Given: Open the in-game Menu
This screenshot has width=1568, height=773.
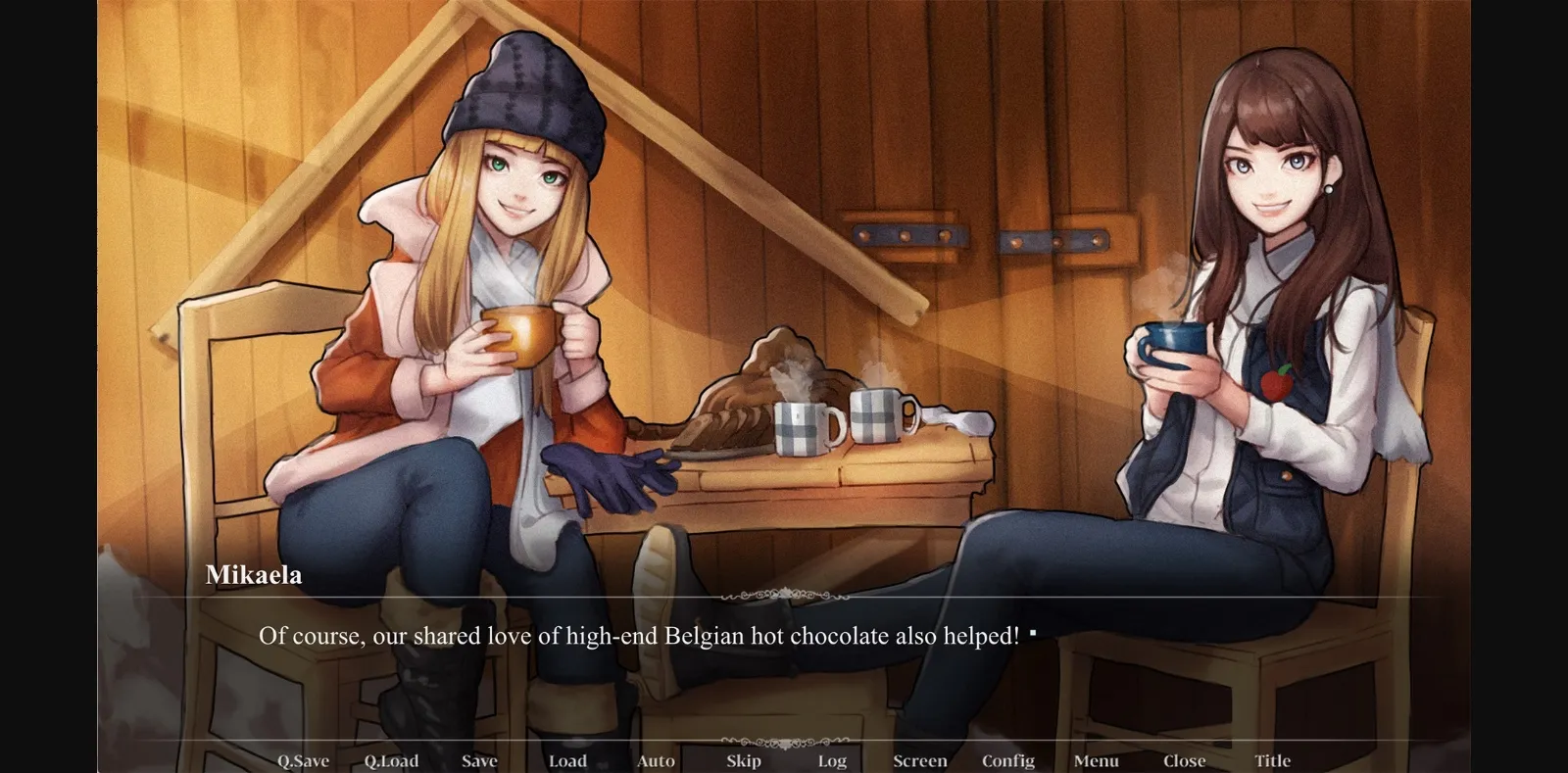Looking at the screenshot, I should click(1096, 760).
